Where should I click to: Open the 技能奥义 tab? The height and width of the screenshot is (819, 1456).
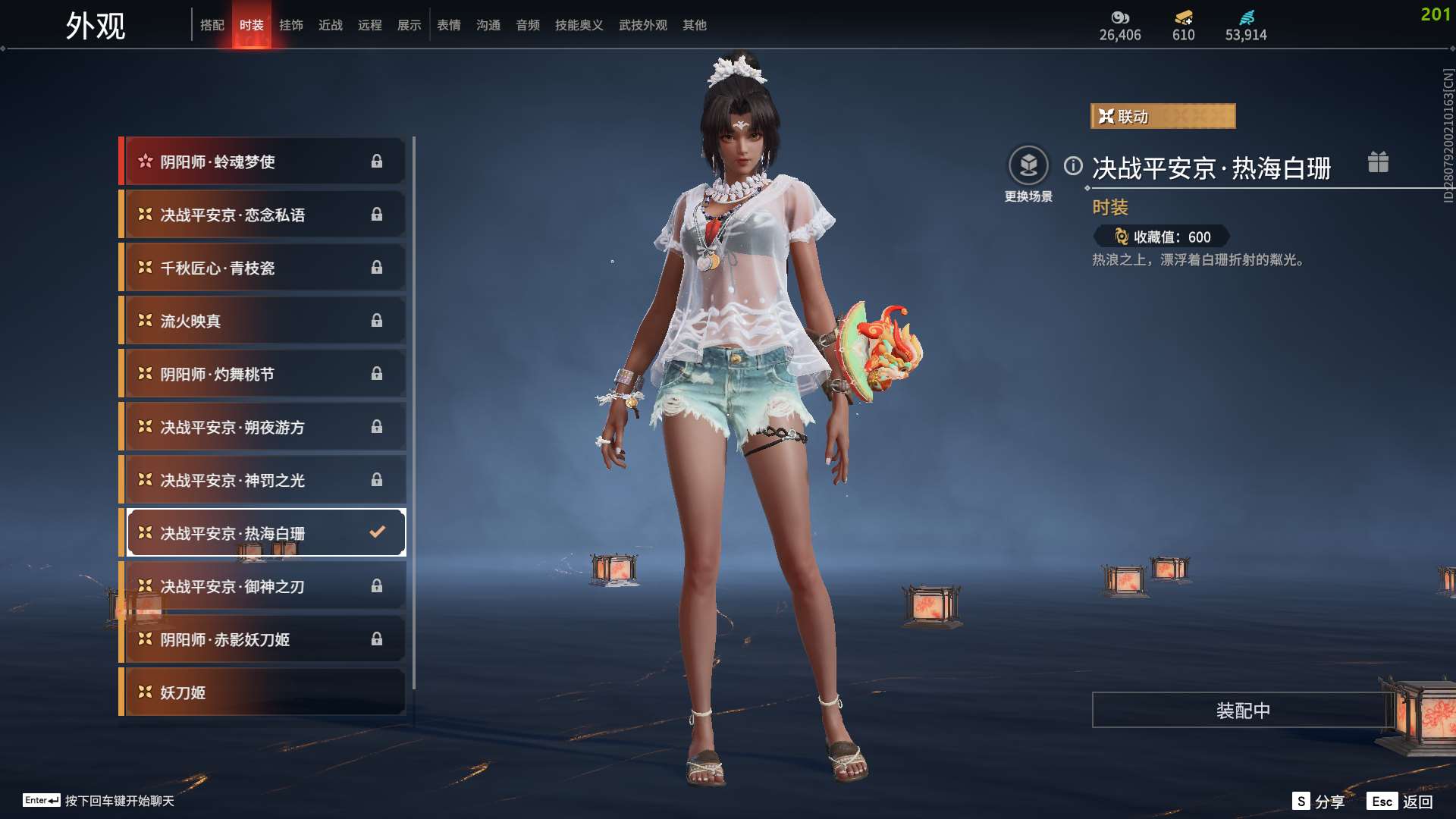579,25
